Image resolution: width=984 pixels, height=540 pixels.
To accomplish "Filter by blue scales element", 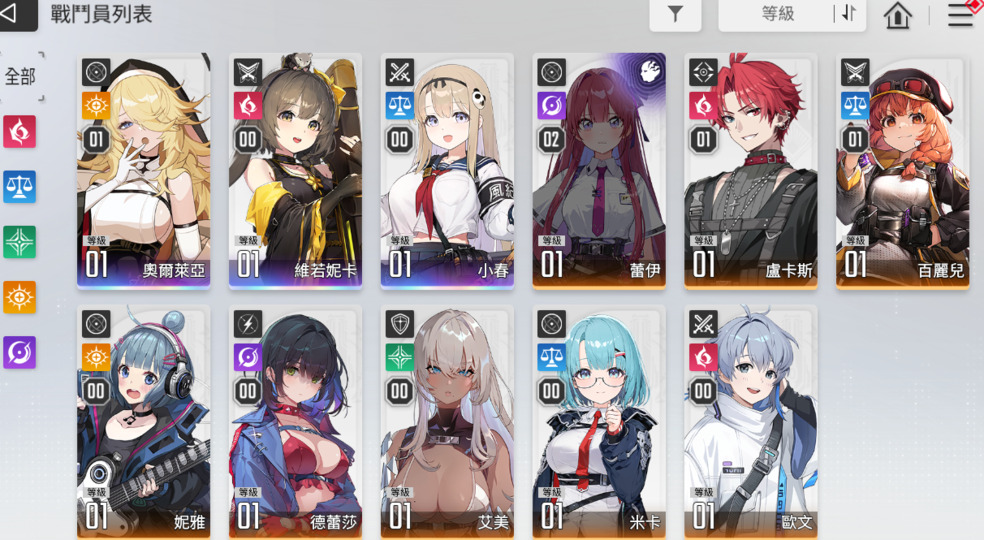I will click(x=20, y=186).
